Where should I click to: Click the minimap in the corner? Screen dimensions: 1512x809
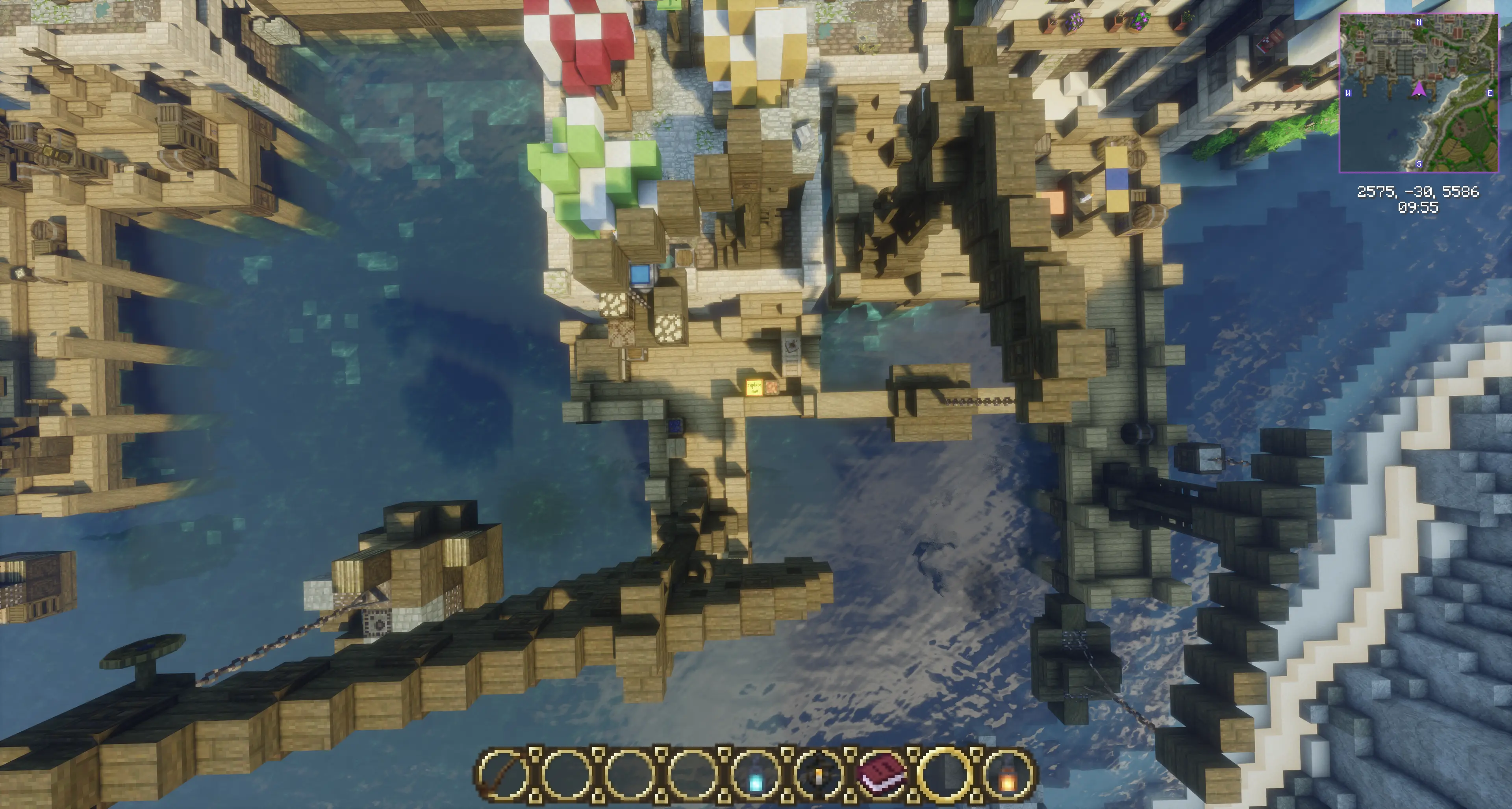coord(1418,93)
